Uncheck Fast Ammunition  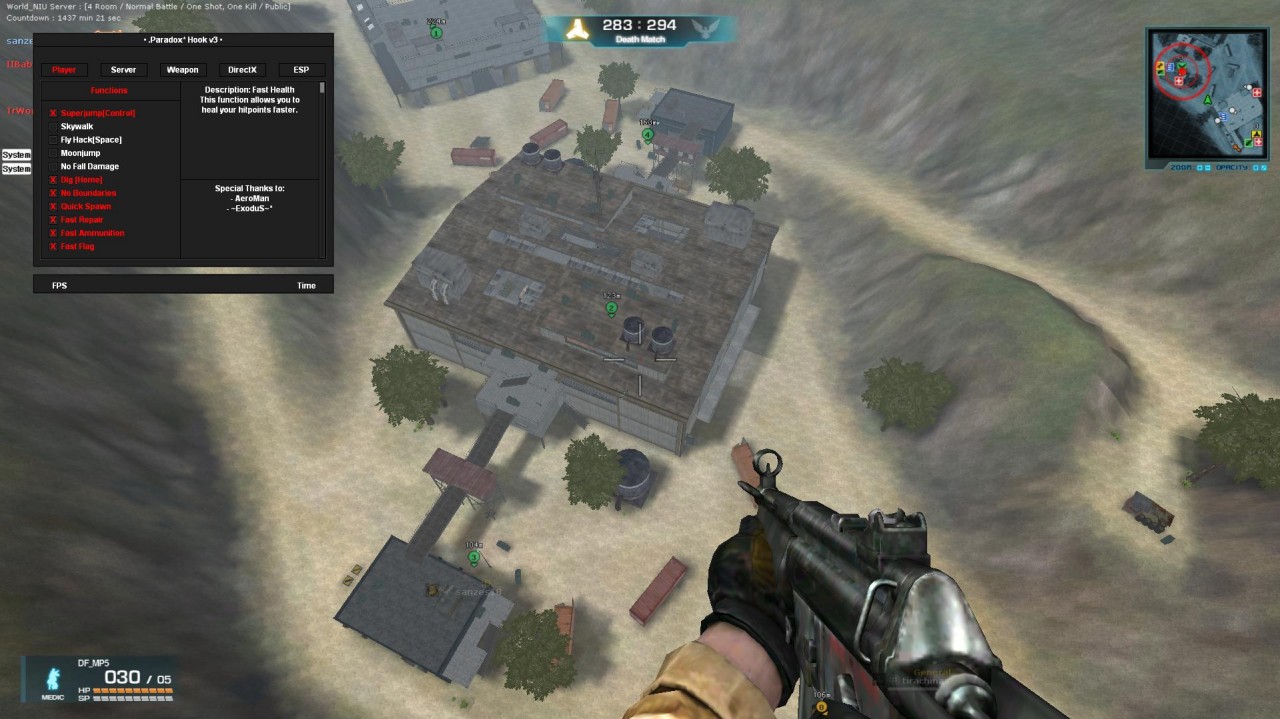54,233
